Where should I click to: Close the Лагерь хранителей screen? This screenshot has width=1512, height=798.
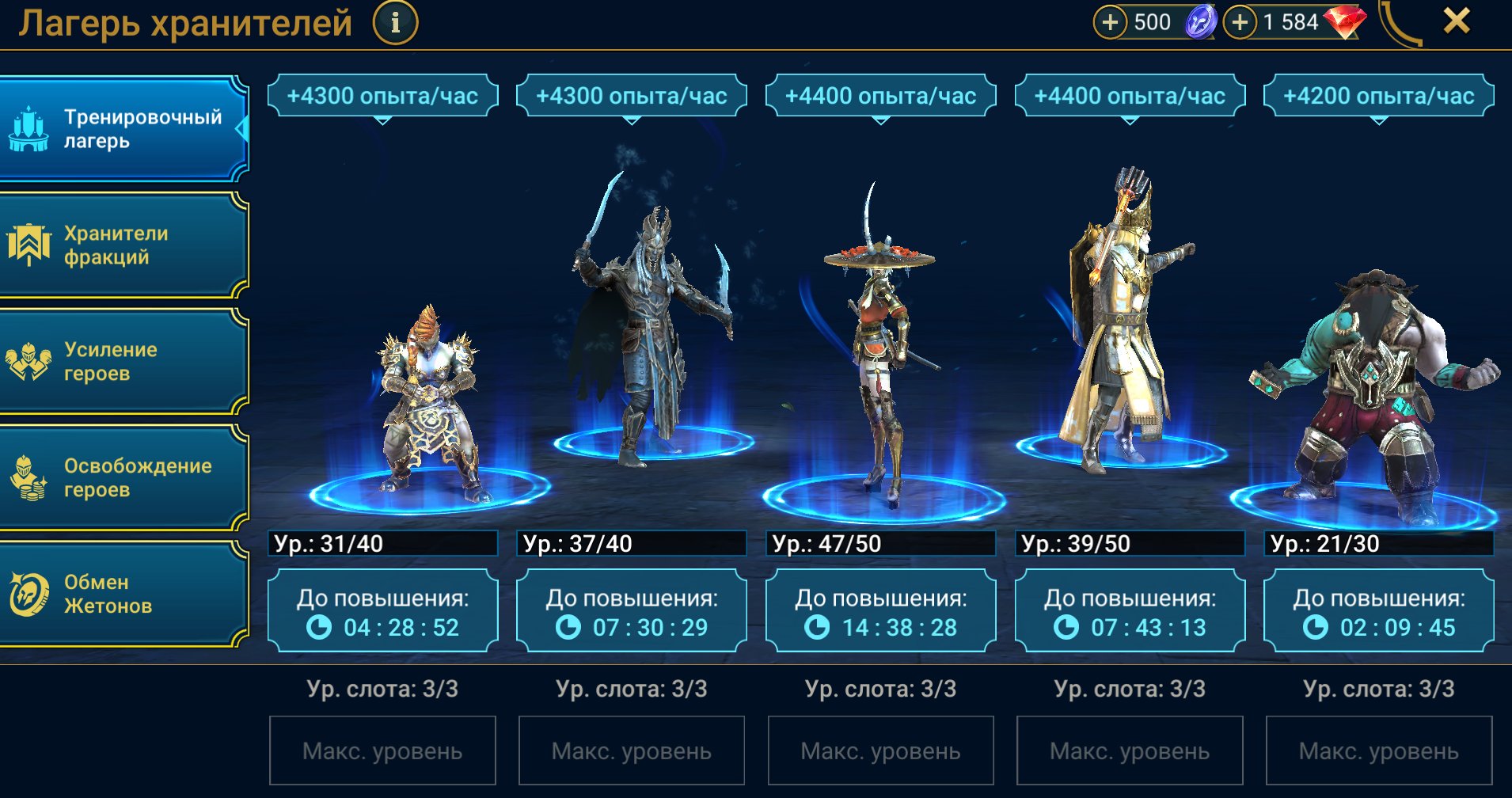tap(1456, 21)
